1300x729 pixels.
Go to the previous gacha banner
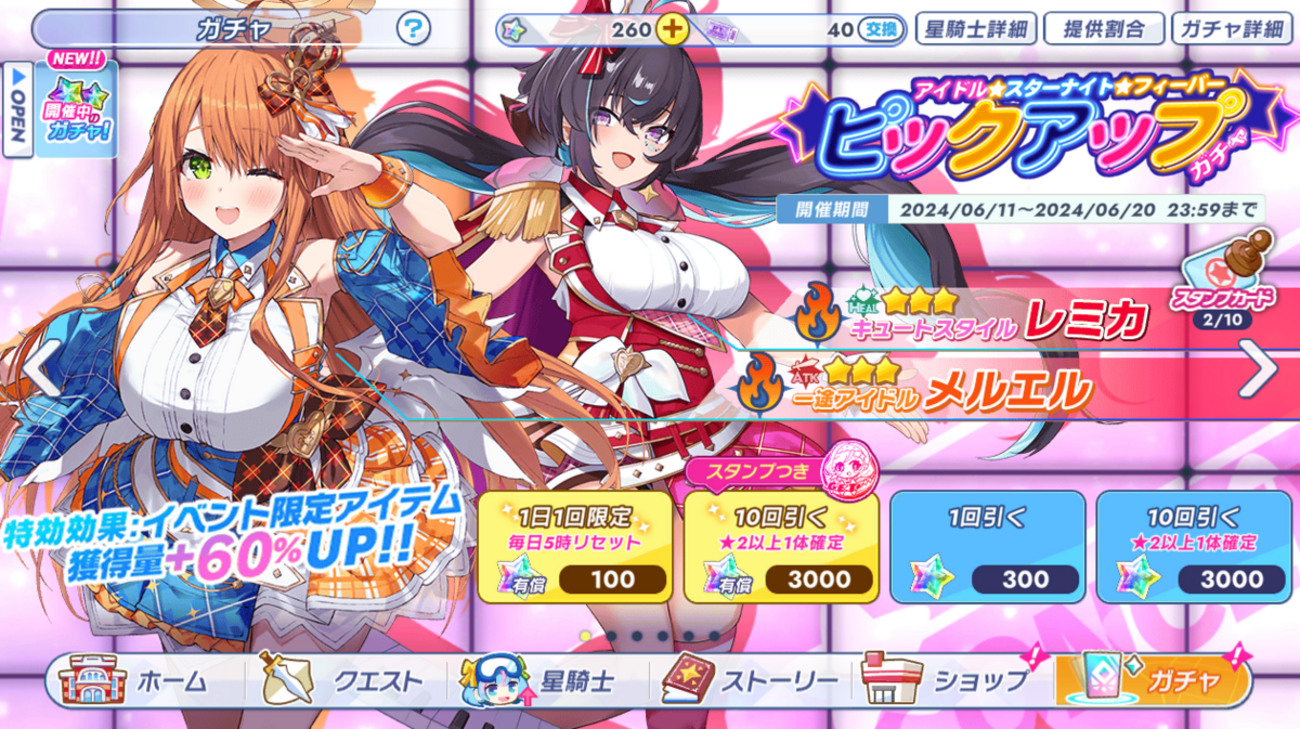(40, 369)
